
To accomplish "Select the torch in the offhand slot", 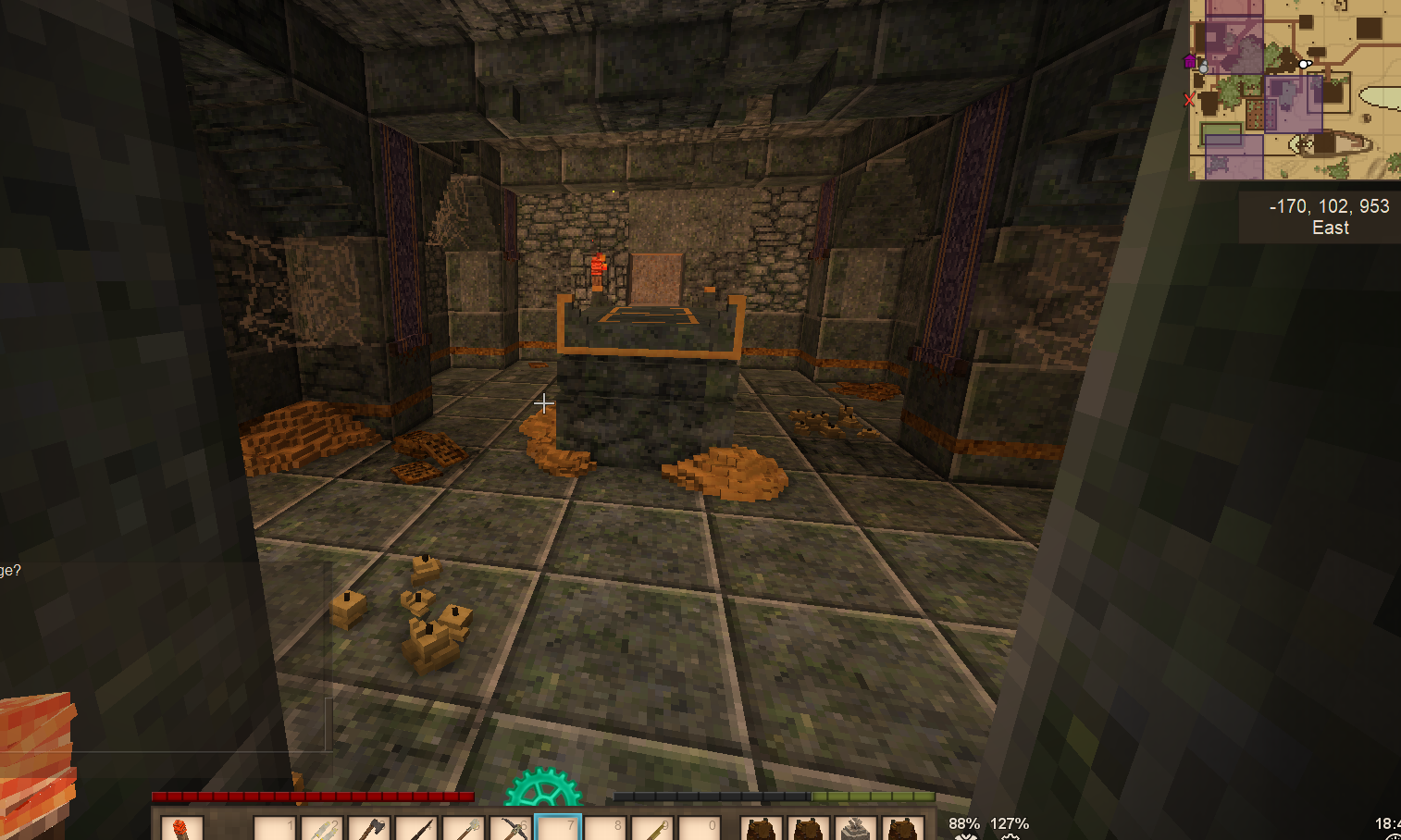I will 181,828.
